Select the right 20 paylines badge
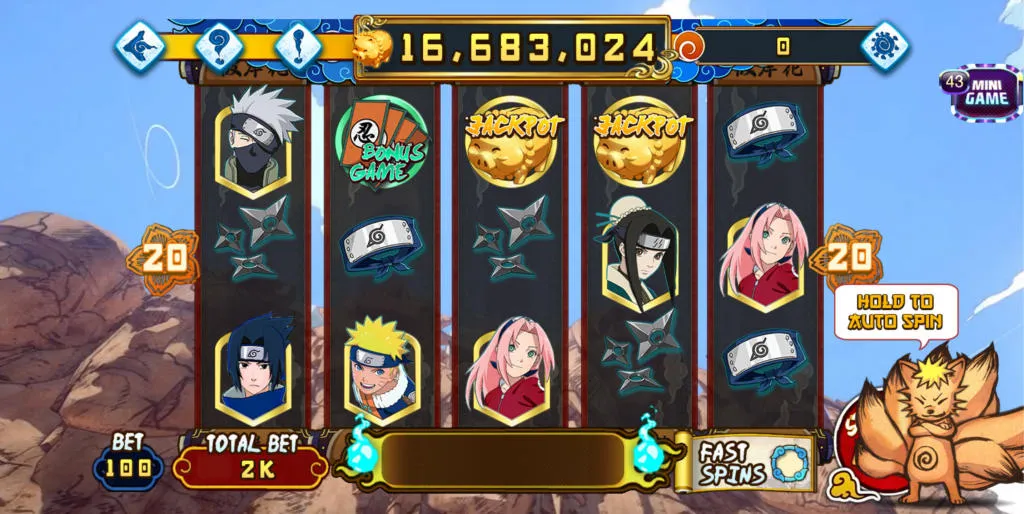Screen dimensions: 1024x514 click(846, 258)
